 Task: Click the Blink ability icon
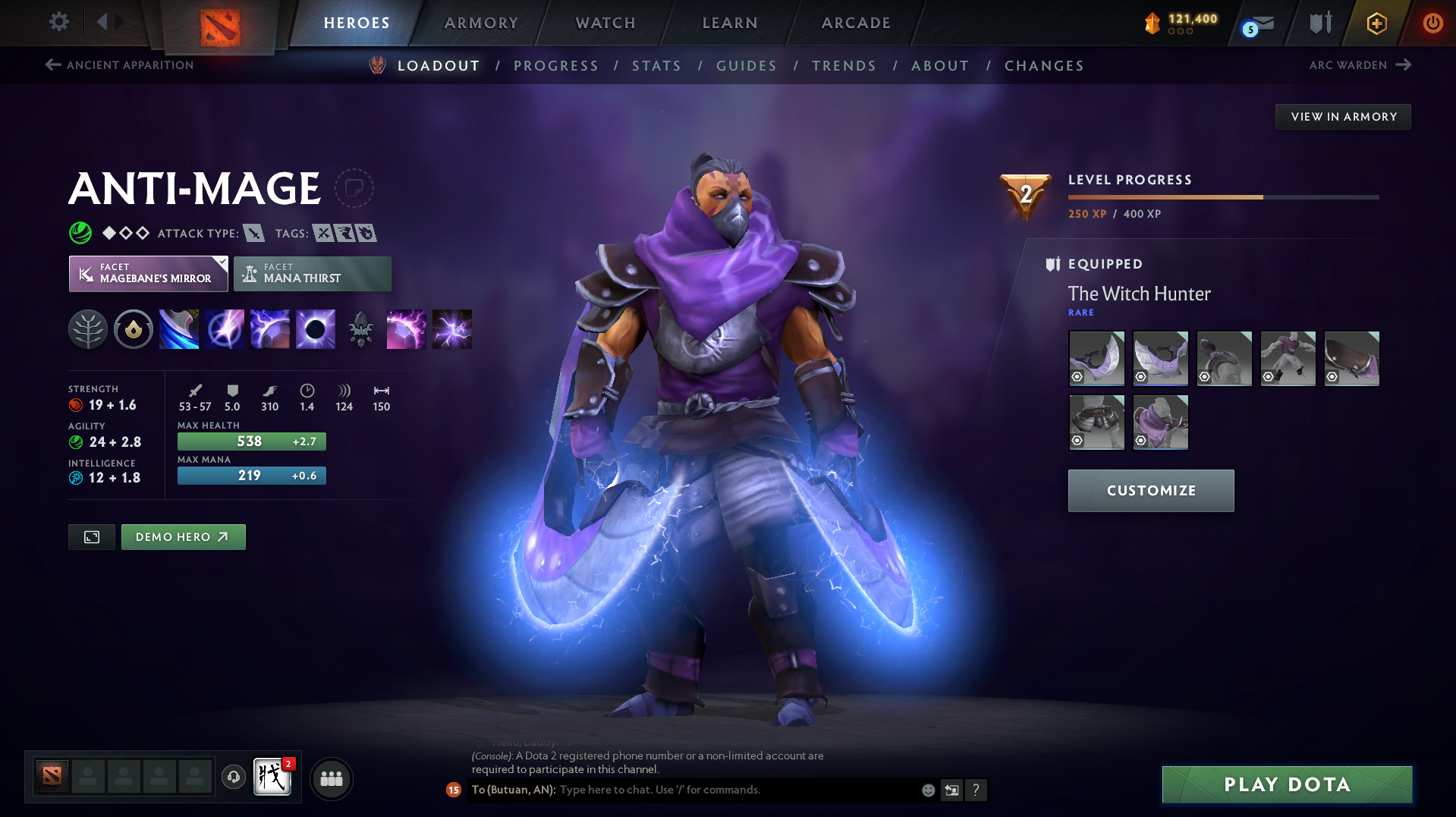point(225,328)
